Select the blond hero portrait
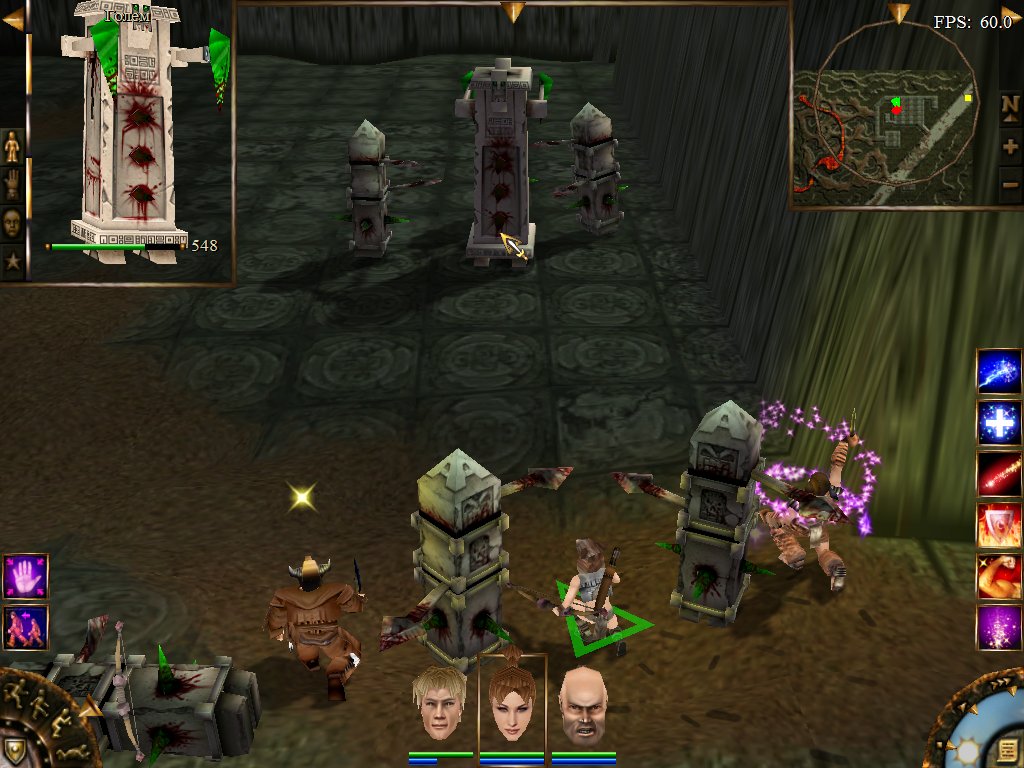This screenshot has width=1024, height=768. click(439, 704)
